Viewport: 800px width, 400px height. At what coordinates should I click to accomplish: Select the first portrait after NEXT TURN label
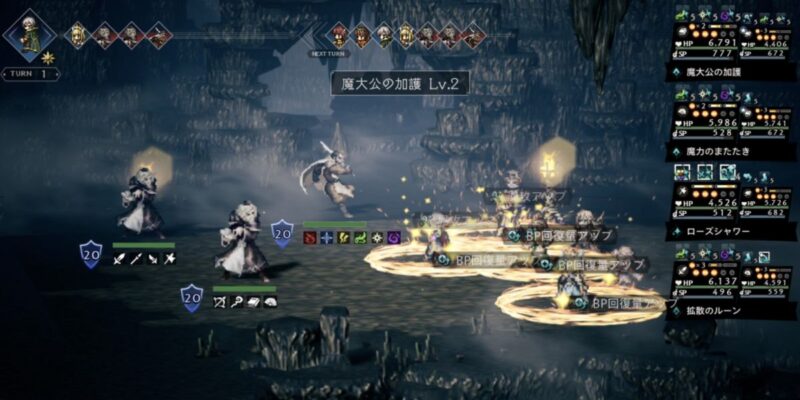click(340, 35)
